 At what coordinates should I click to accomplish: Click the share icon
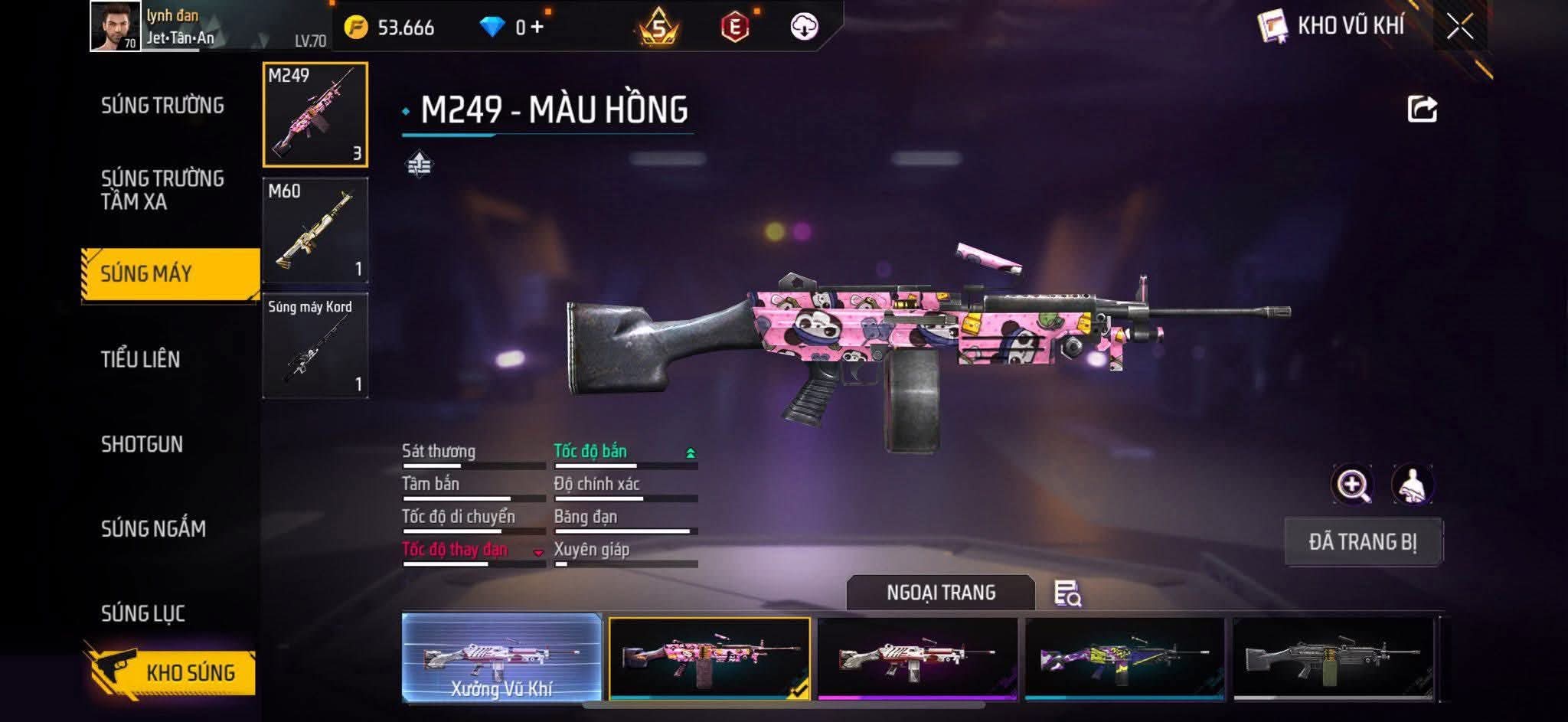point(1422,109)
